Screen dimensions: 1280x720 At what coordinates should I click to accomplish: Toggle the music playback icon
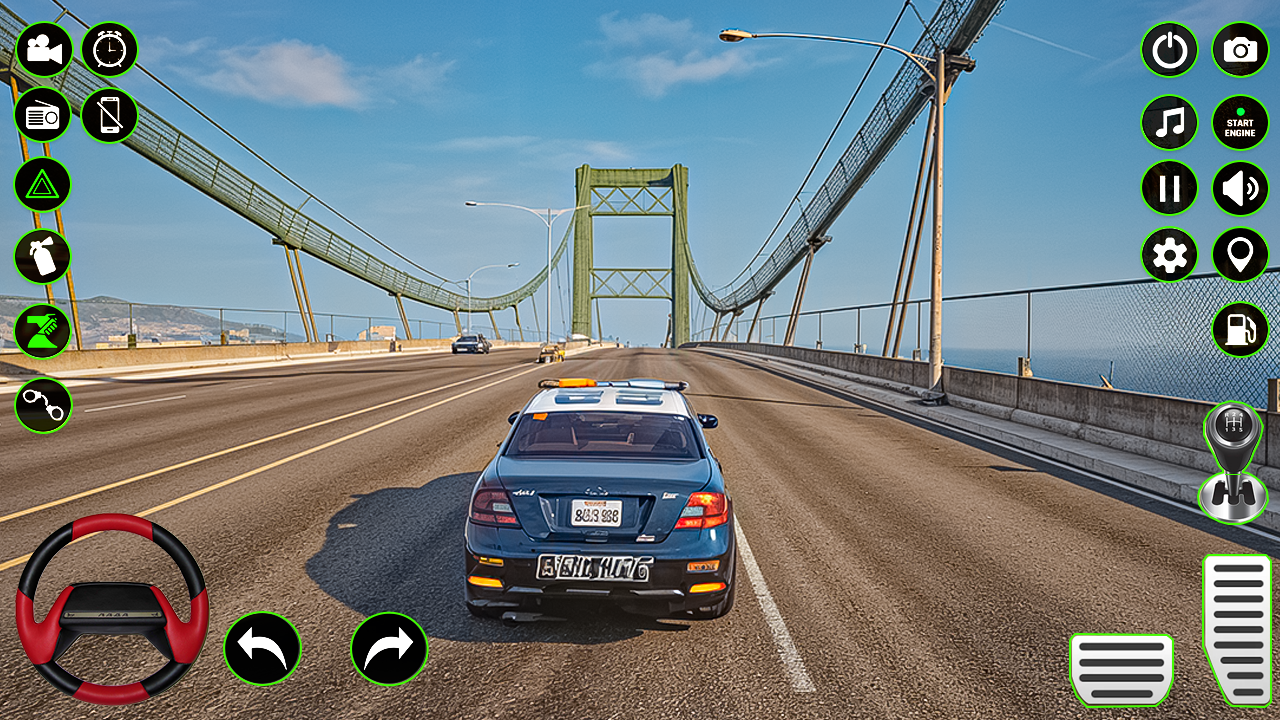pos(1169,122)
